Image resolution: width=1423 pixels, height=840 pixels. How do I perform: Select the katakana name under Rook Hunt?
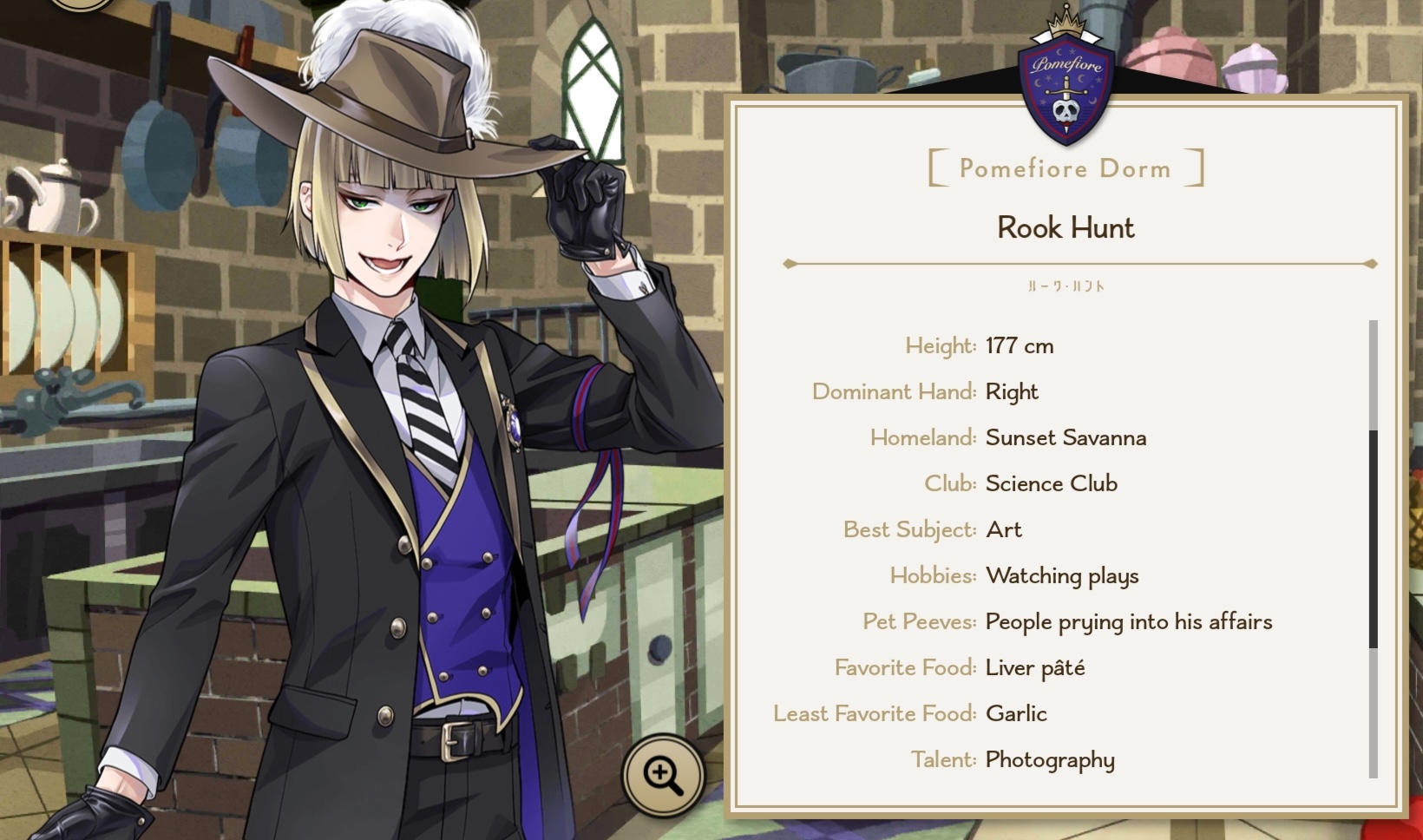1066,284
